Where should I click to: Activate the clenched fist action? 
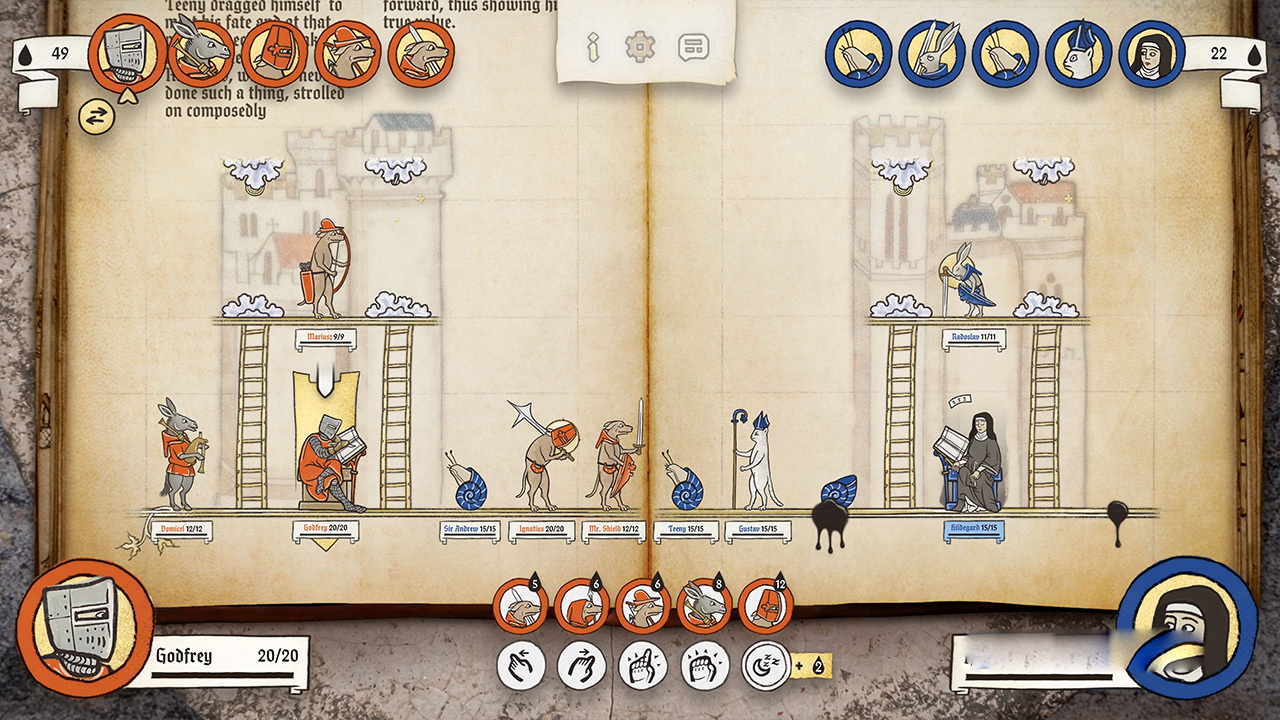[x=704, y=665]
